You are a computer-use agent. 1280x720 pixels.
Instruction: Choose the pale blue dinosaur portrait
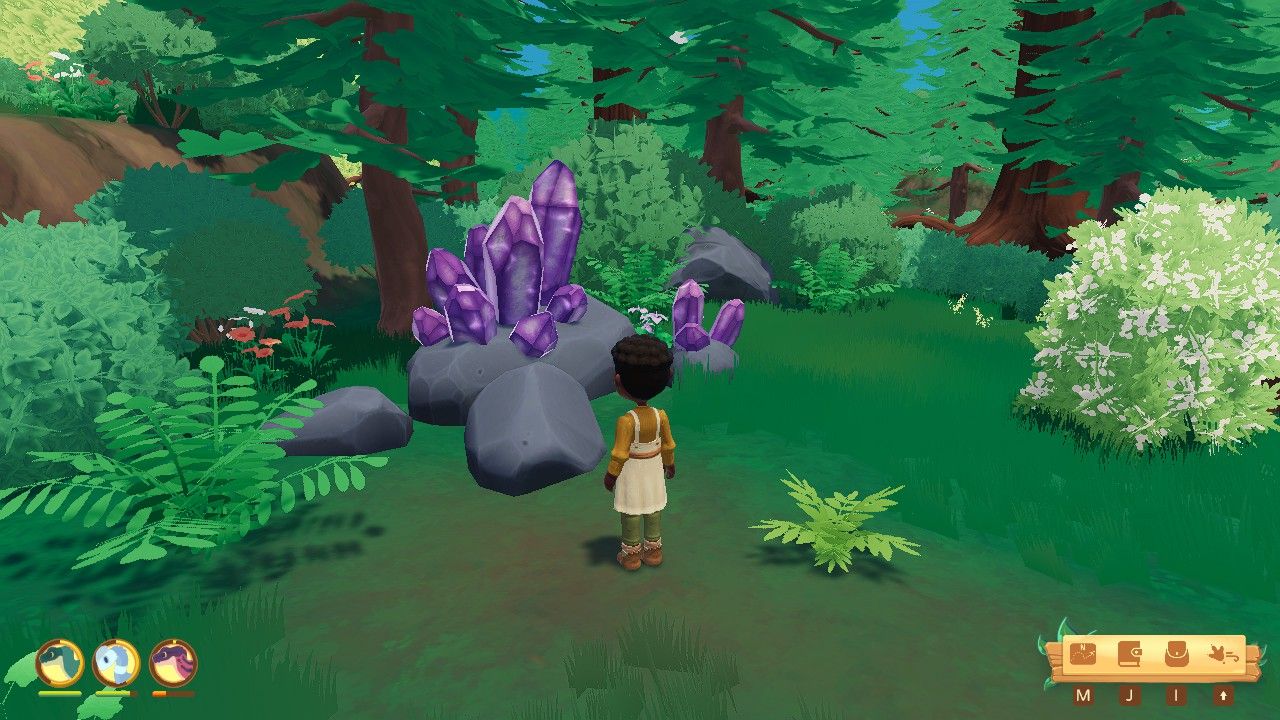116,662
